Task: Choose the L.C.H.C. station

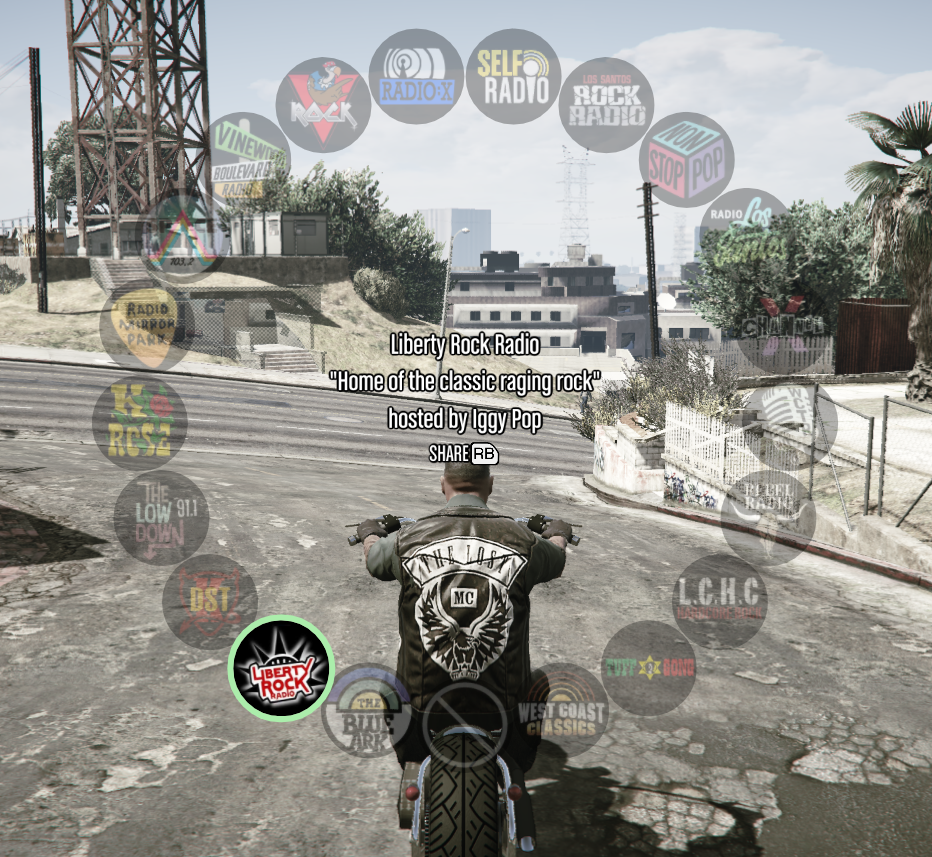Action: (719, 601)
